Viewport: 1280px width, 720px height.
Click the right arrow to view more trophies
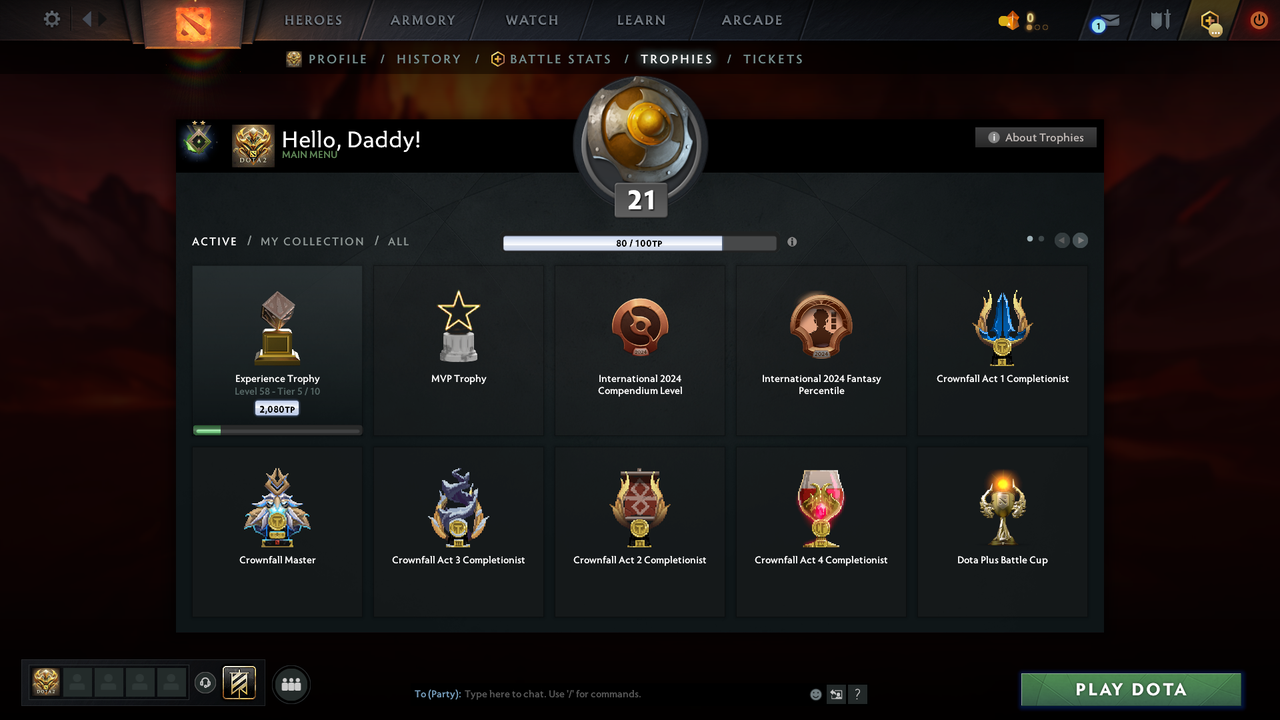[x=1080, y=240]
